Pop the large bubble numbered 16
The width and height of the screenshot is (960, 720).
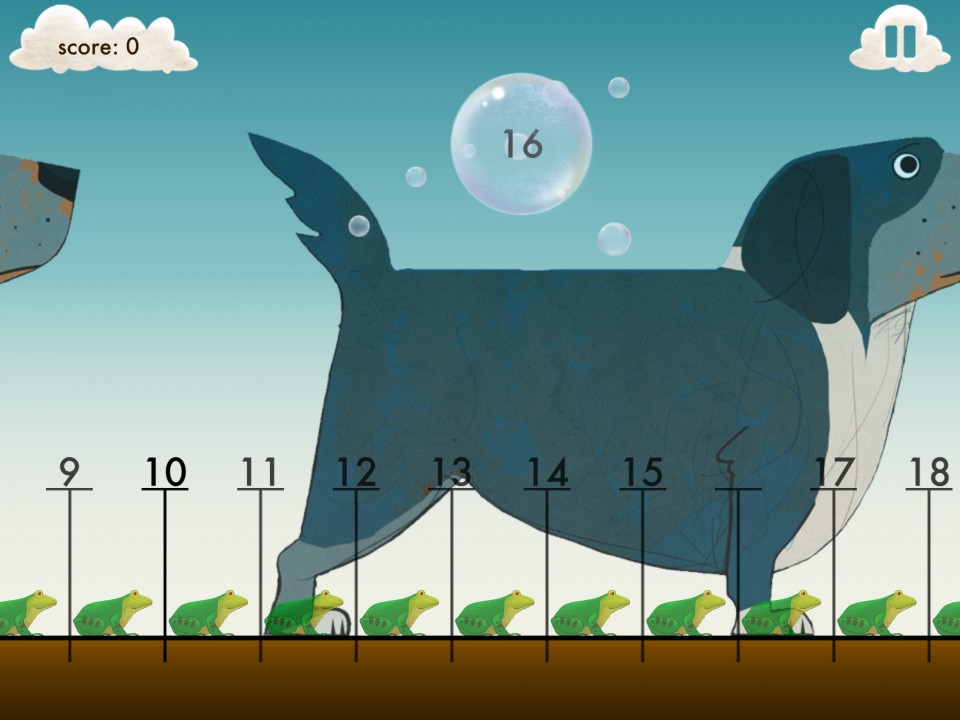pyautogui.click(x=521, y=144)
